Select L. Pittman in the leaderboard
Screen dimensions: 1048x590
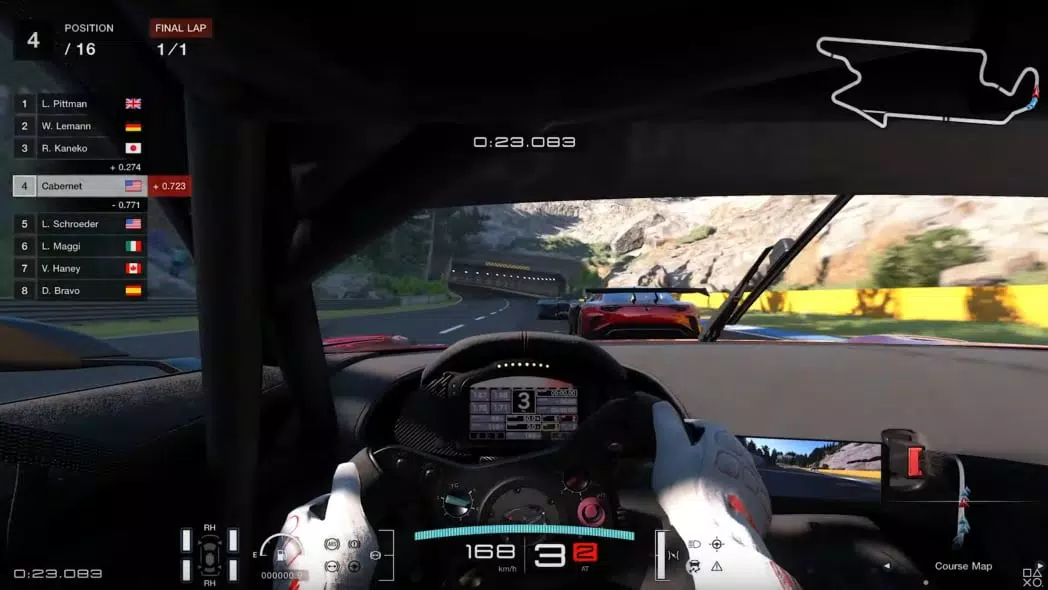[x=80, y=104]
